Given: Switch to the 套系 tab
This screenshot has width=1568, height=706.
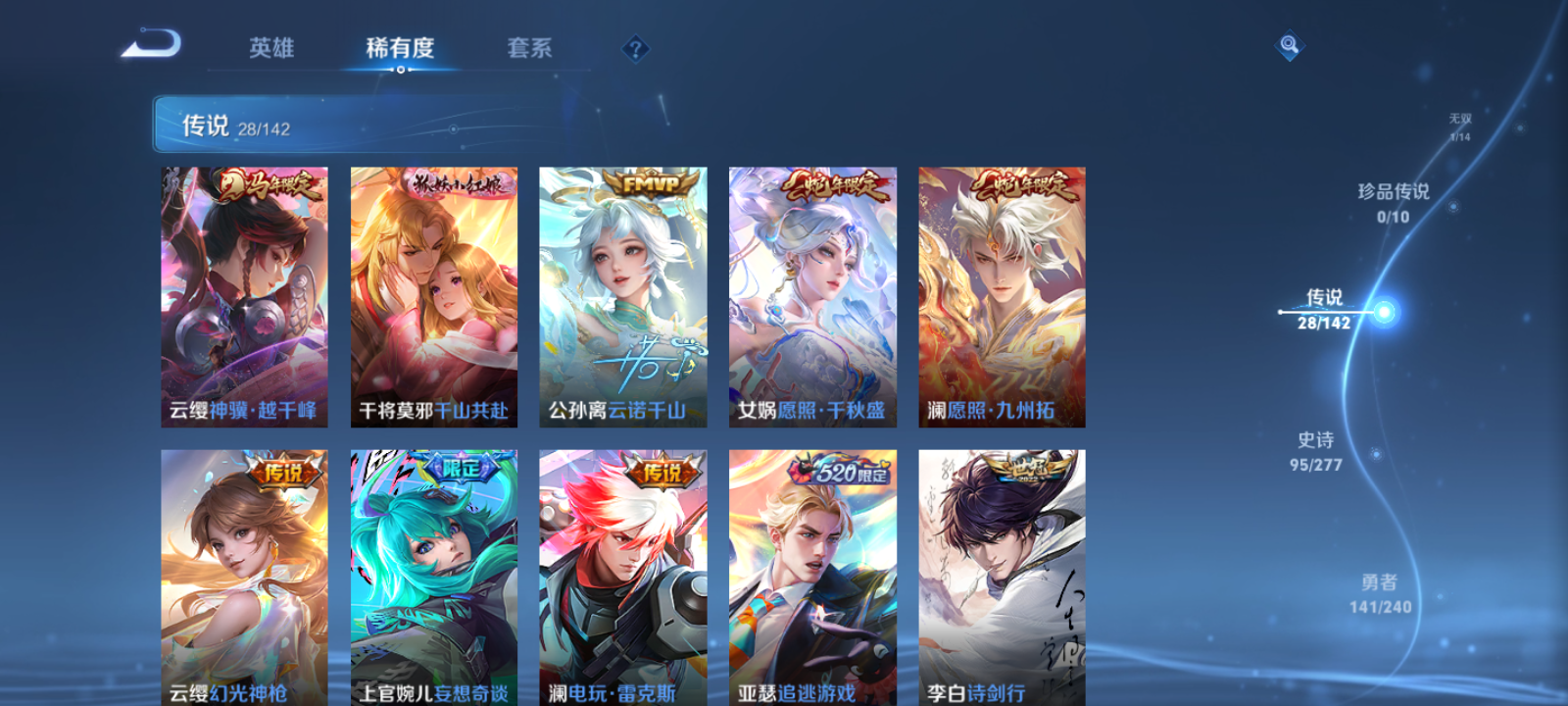Looking at the screenshot, I should 530,47.
